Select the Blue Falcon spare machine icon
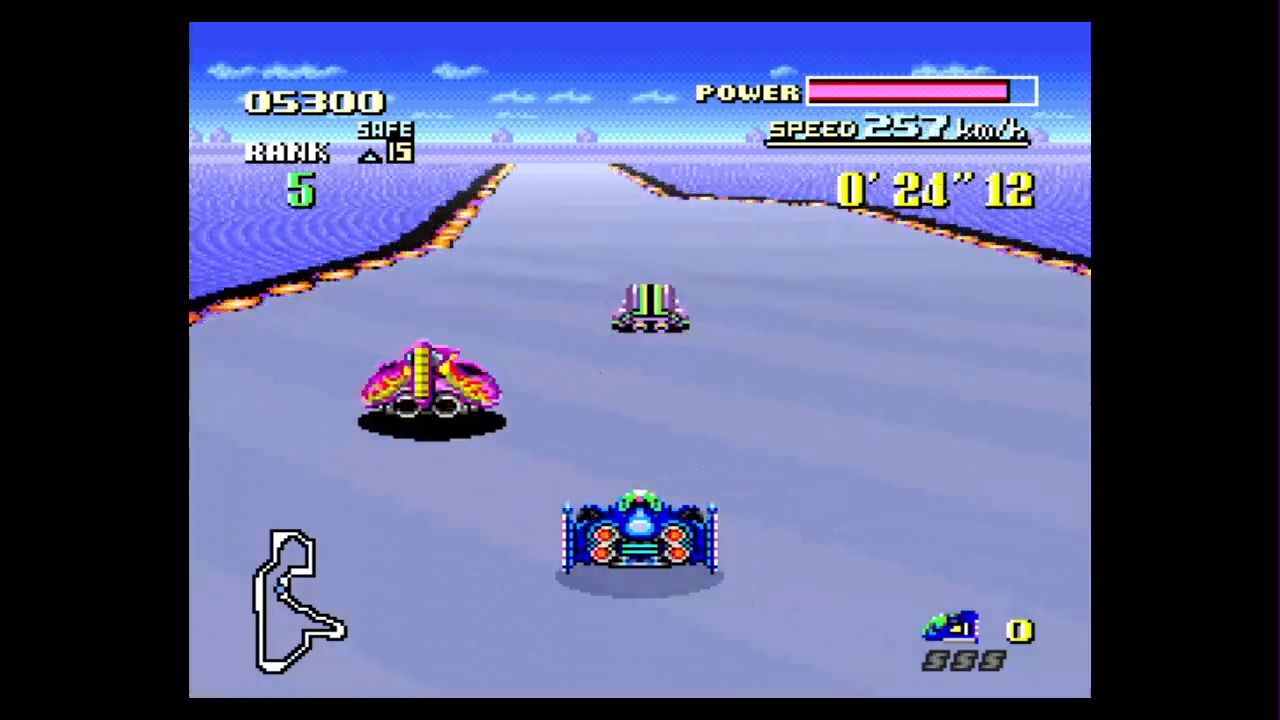 click(x=950, y=627)
